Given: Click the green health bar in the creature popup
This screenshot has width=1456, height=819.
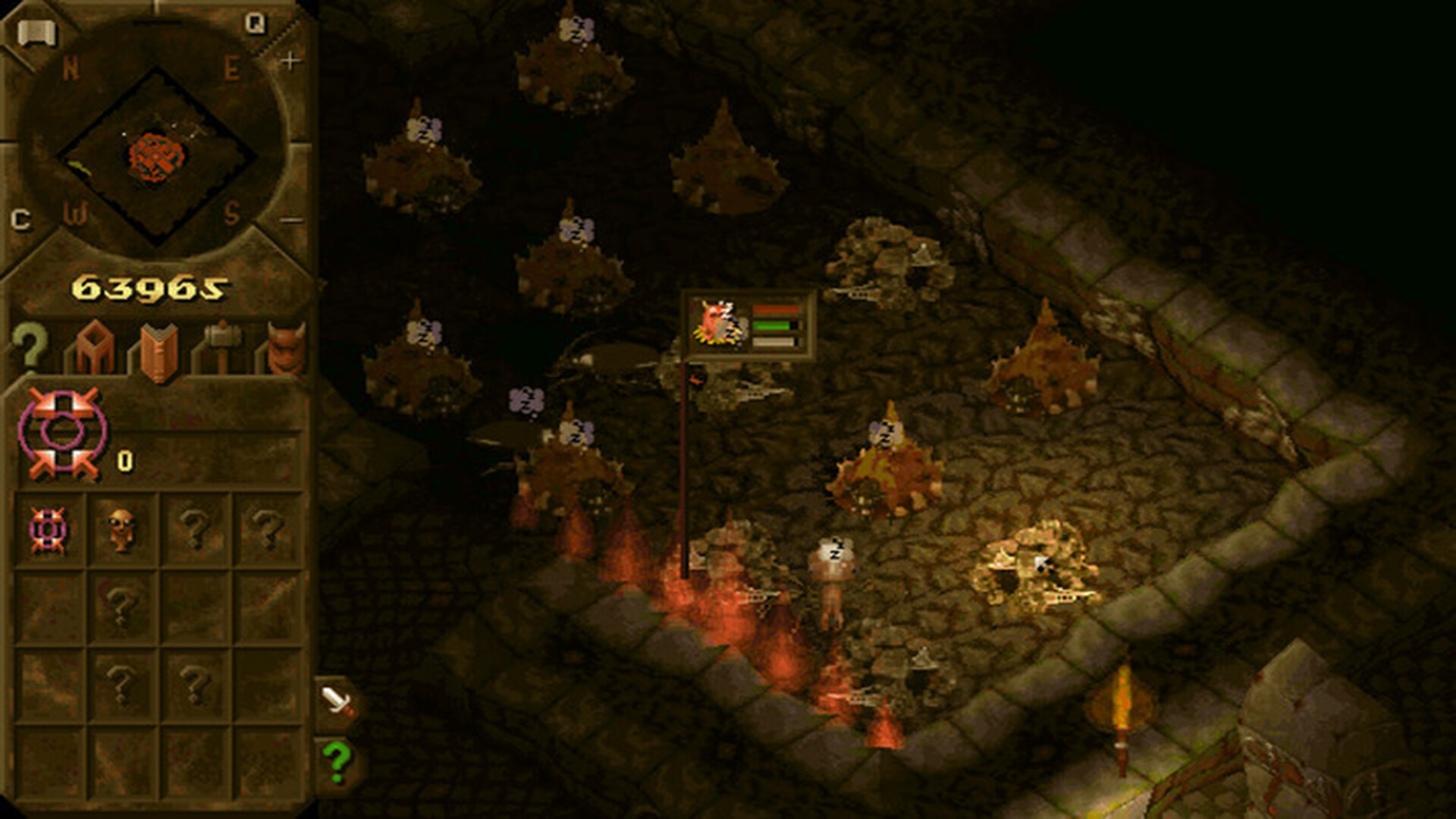Looking at the screenshot, I should pyautogui.click(x=772, y=326).
